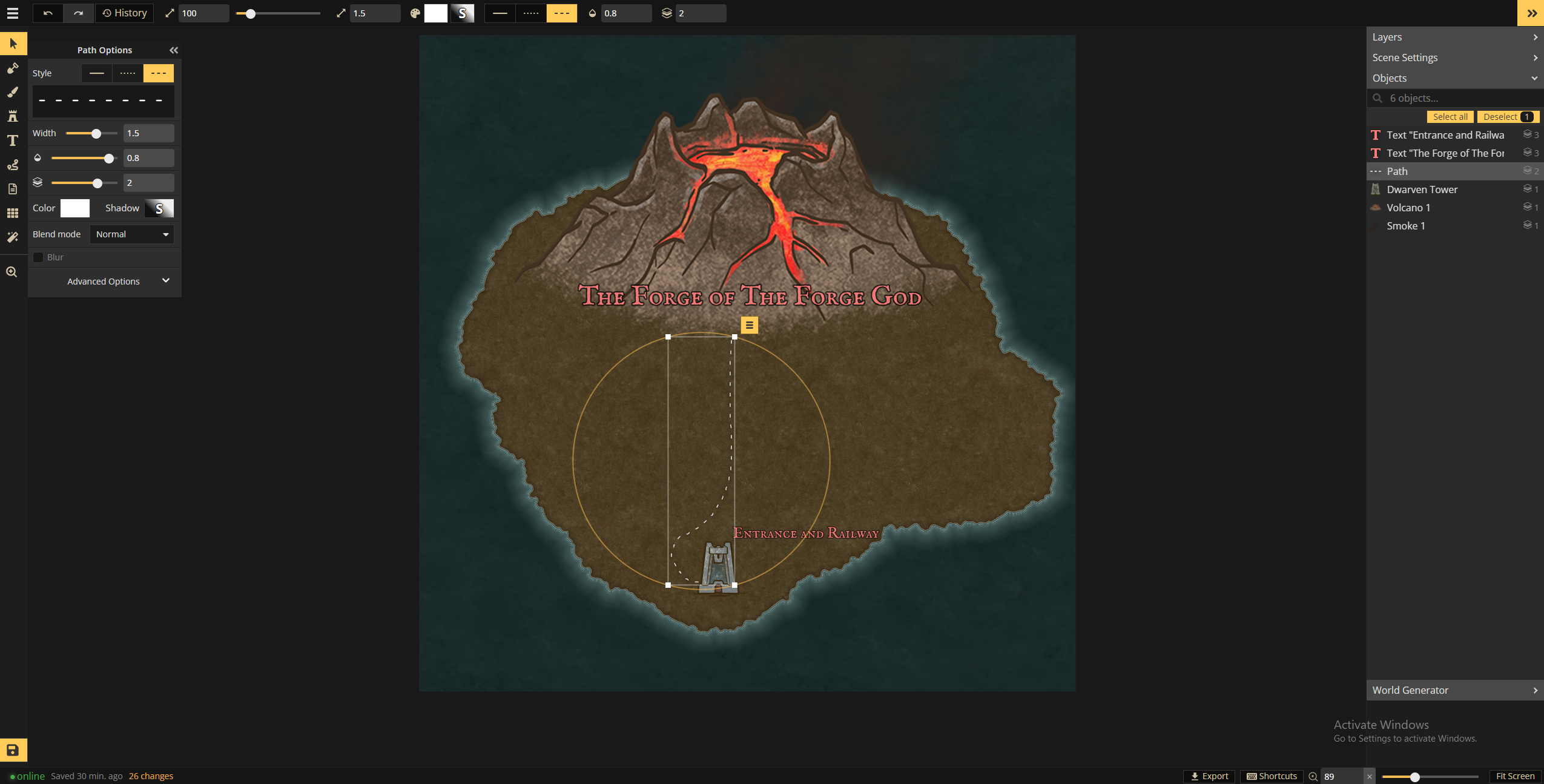Click the Undo arrow icon

48,13
